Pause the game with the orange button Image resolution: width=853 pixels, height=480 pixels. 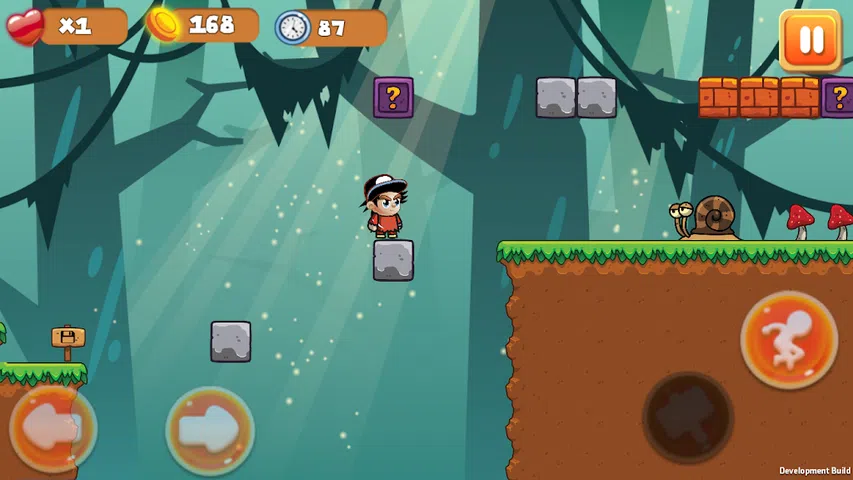pyautogui.click(x=810, y=40)
